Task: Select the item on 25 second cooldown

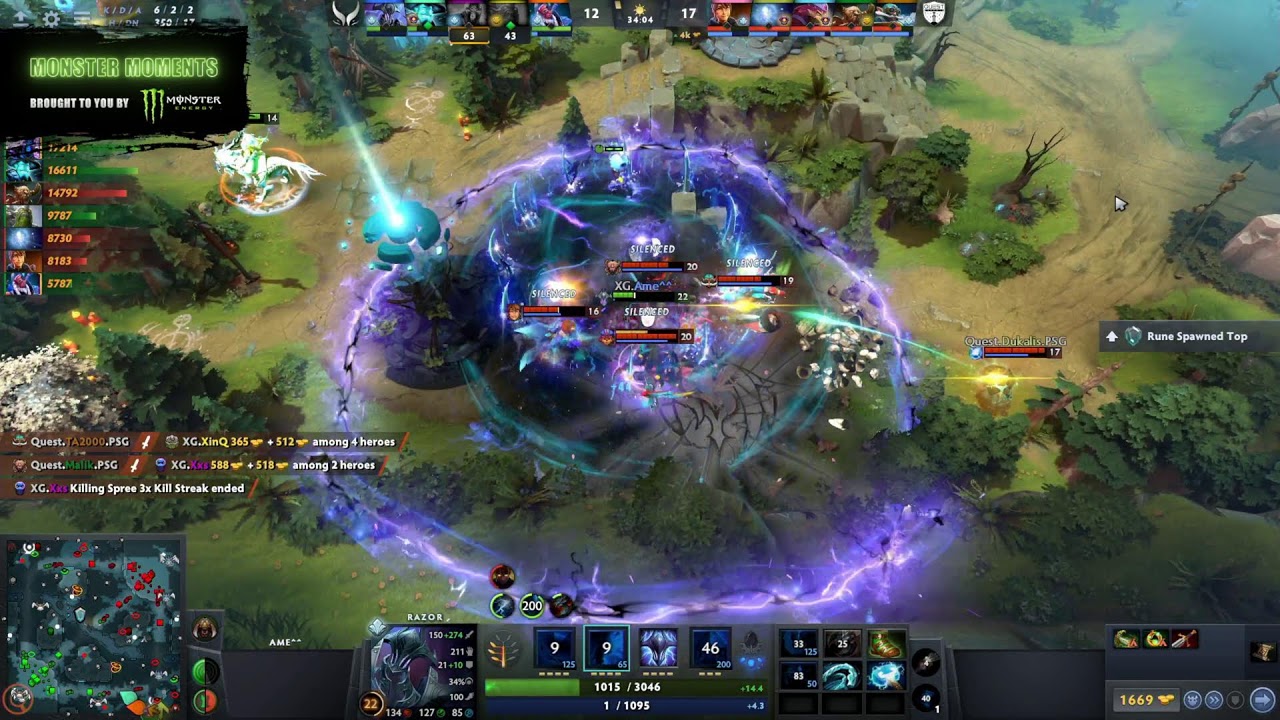Action: click(841, 645)
